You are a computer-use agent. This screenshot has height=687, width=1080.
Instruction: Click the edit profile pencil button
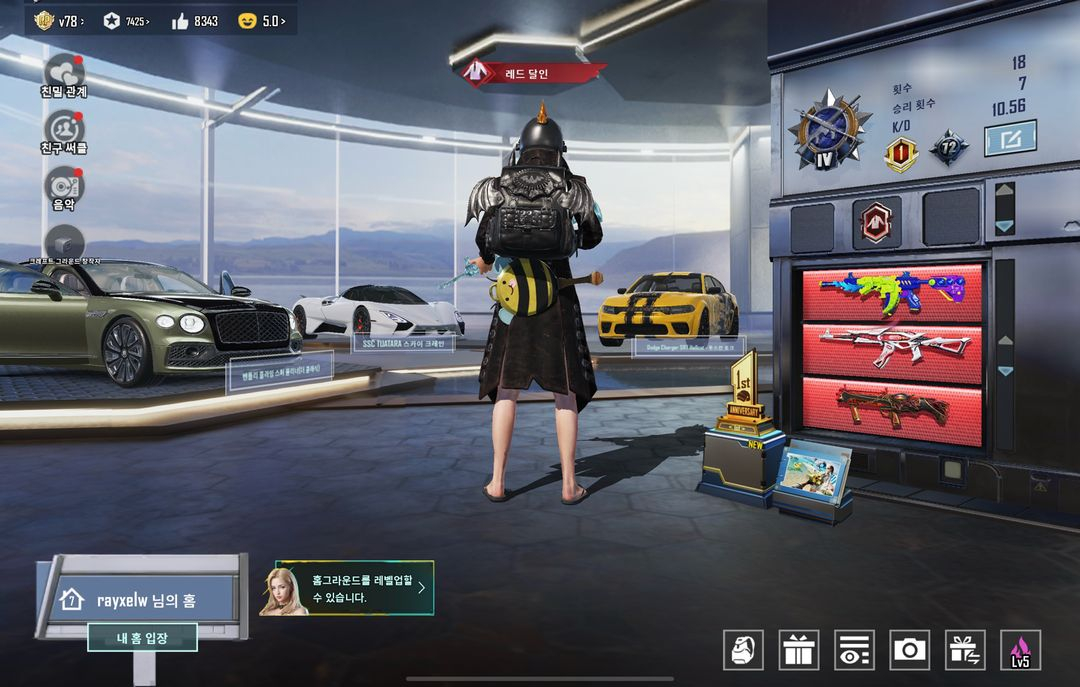[1010, 138]
